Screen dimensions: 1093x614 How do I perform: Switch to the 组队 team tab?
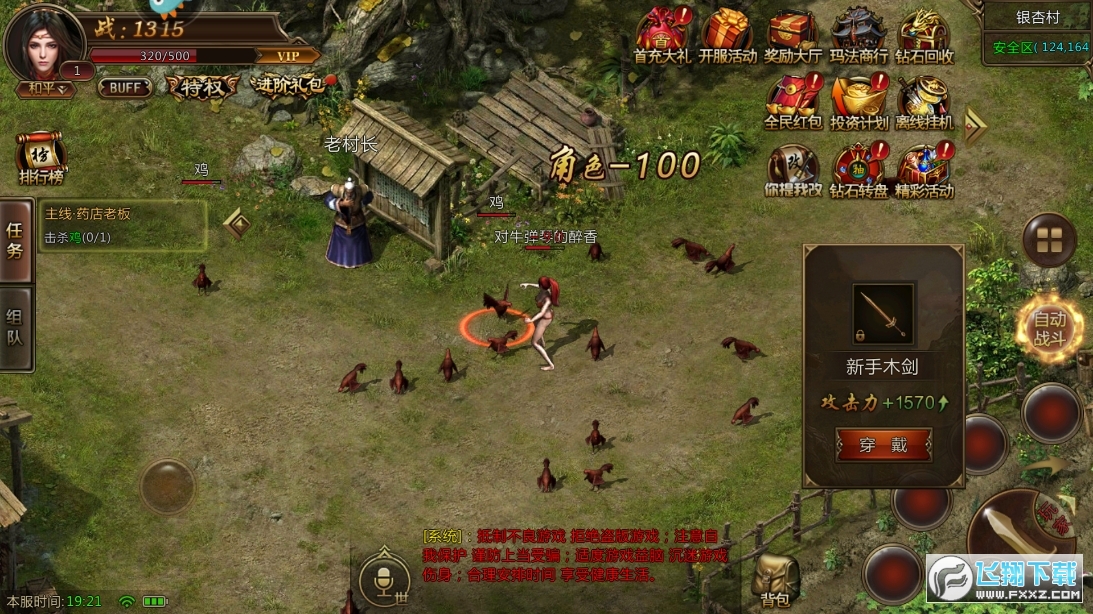[x=15, y=328]
